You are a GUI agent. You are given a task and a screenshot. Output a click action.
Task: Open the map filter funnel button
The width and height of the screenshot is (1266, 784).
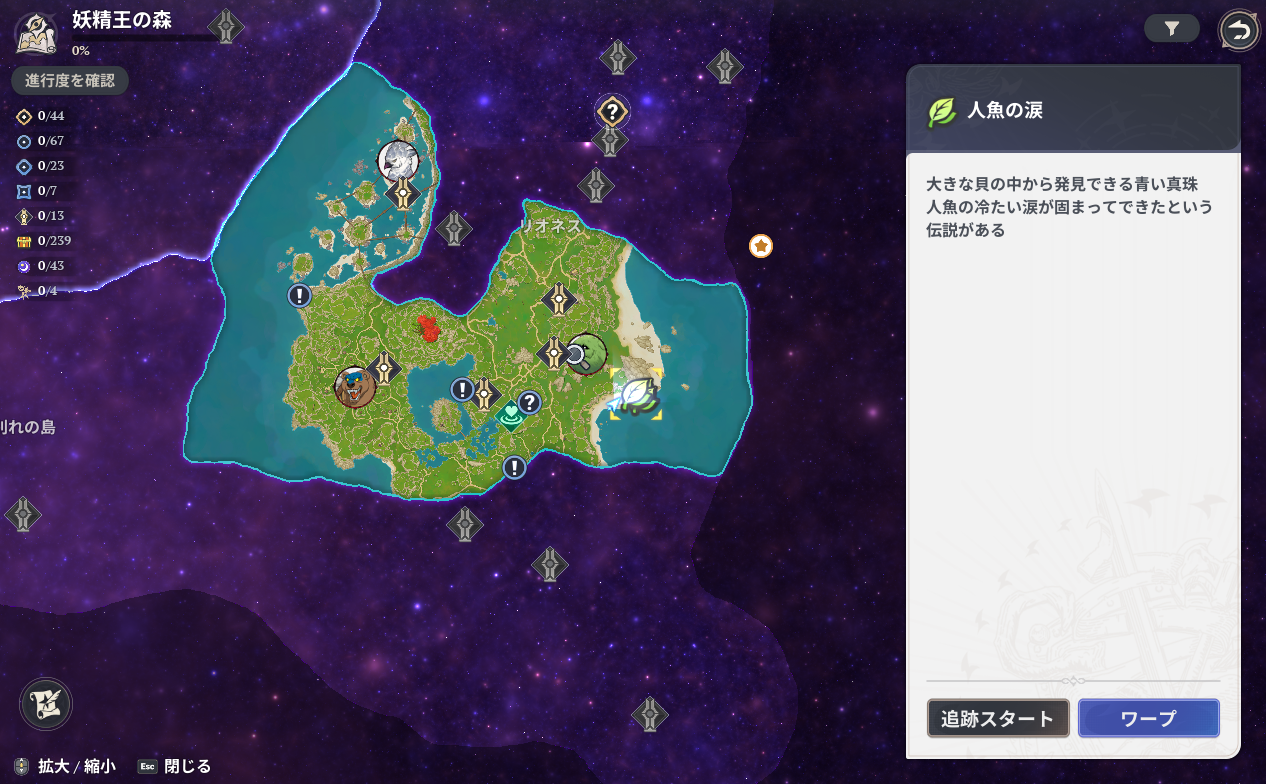(x=1172, y=29)
